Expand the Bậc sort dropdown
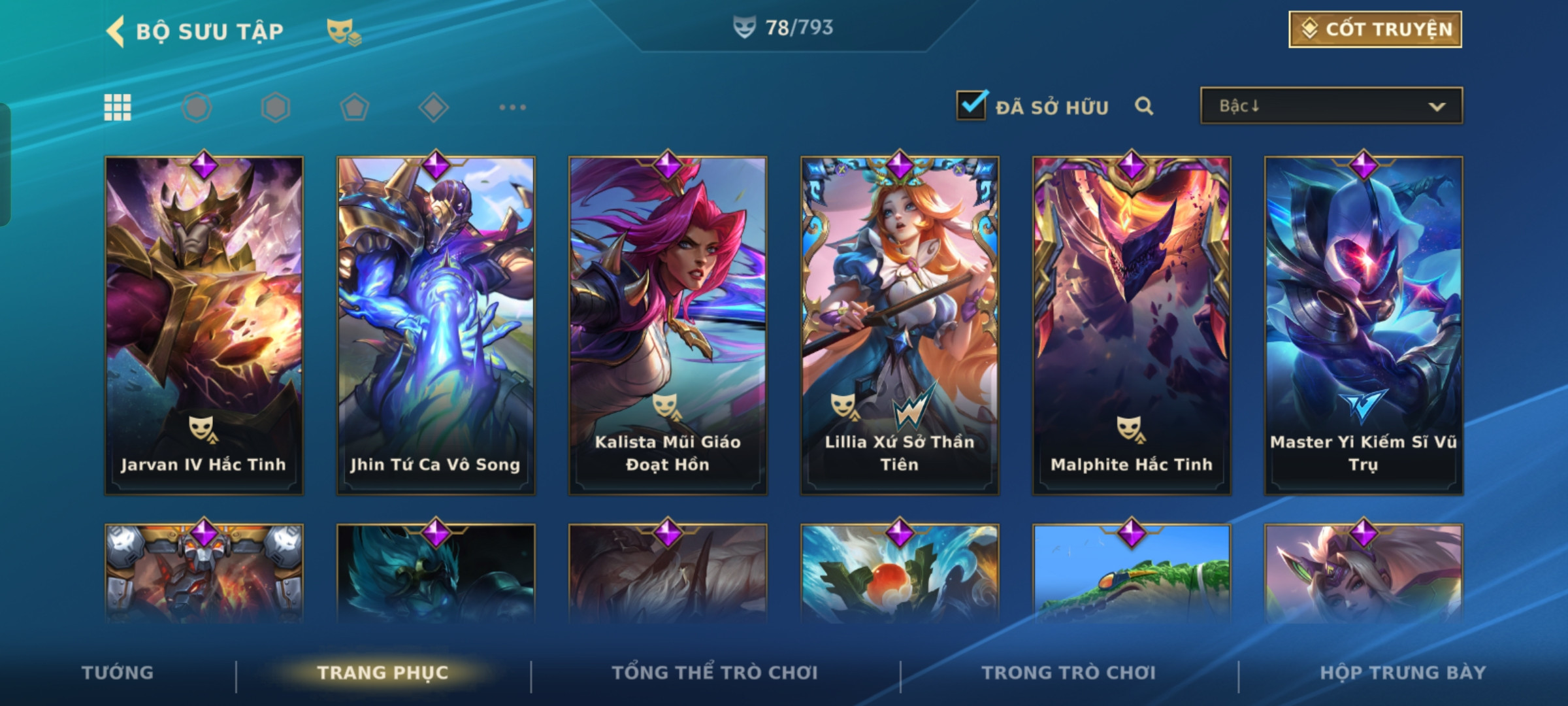 tap(1331, 106)
